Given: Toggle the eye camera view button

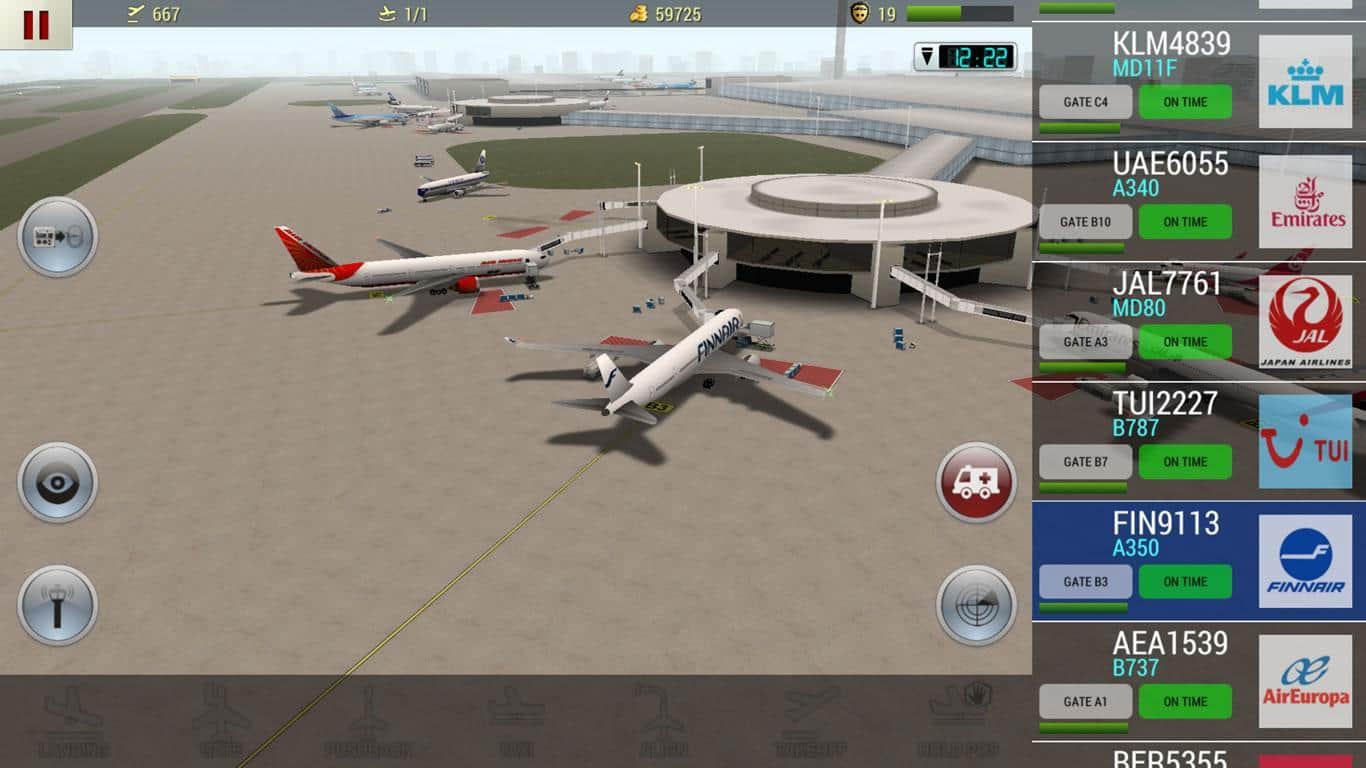Looking at the screenshot, I should [57, 483].
